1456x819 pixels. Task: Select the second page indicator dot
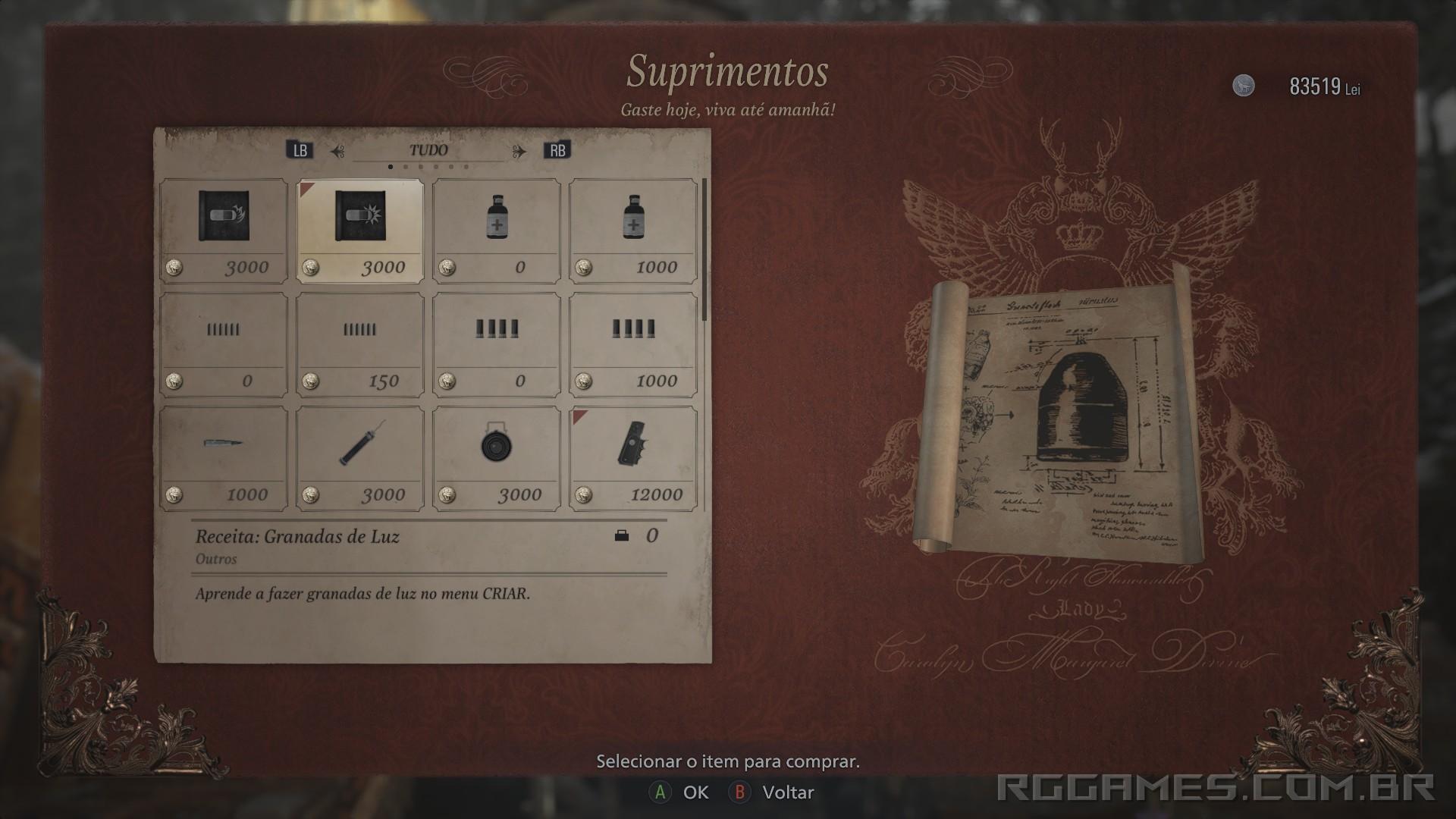[x=404, y=166]
